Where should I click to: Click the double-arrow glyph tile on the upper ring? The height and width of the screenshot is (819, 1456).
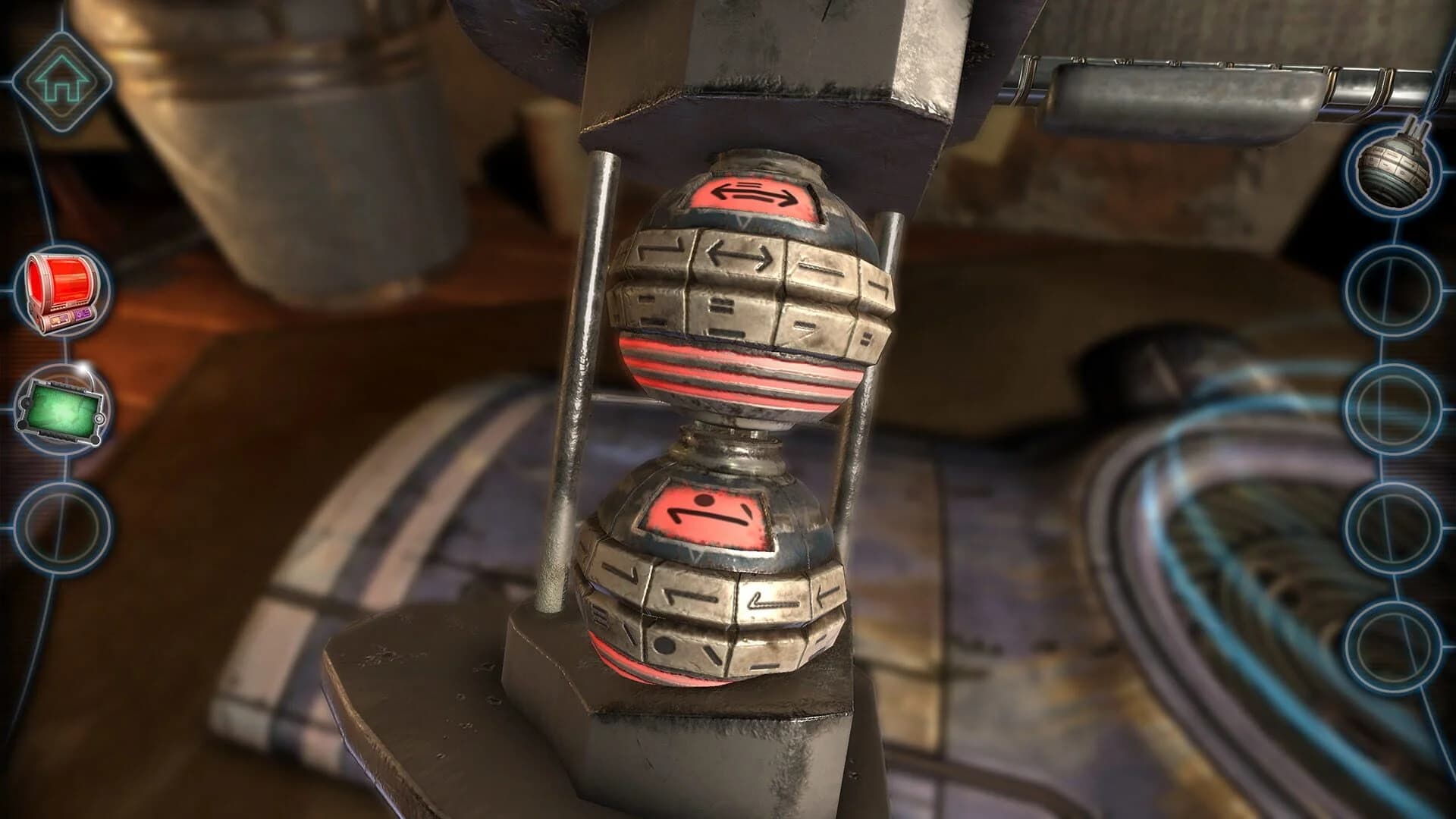[x=739, y=254]
